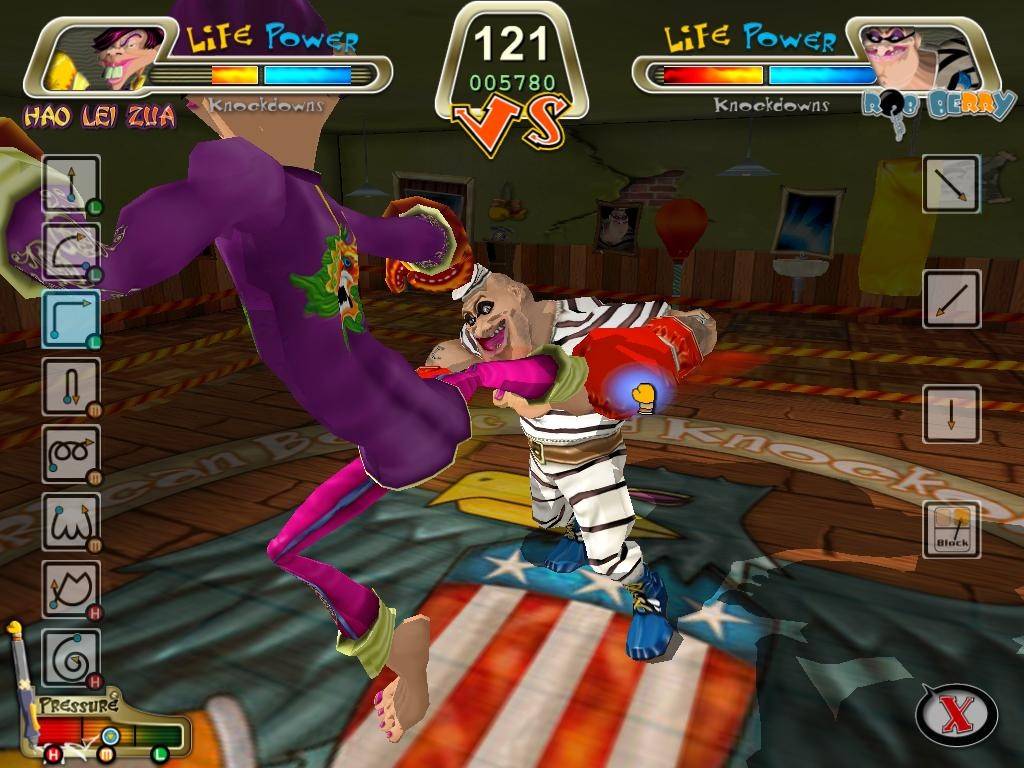This screenshot has width=1024, height=768.
Task: Pick the three-hump wave stroke move
Action: [x=71, y=522]
